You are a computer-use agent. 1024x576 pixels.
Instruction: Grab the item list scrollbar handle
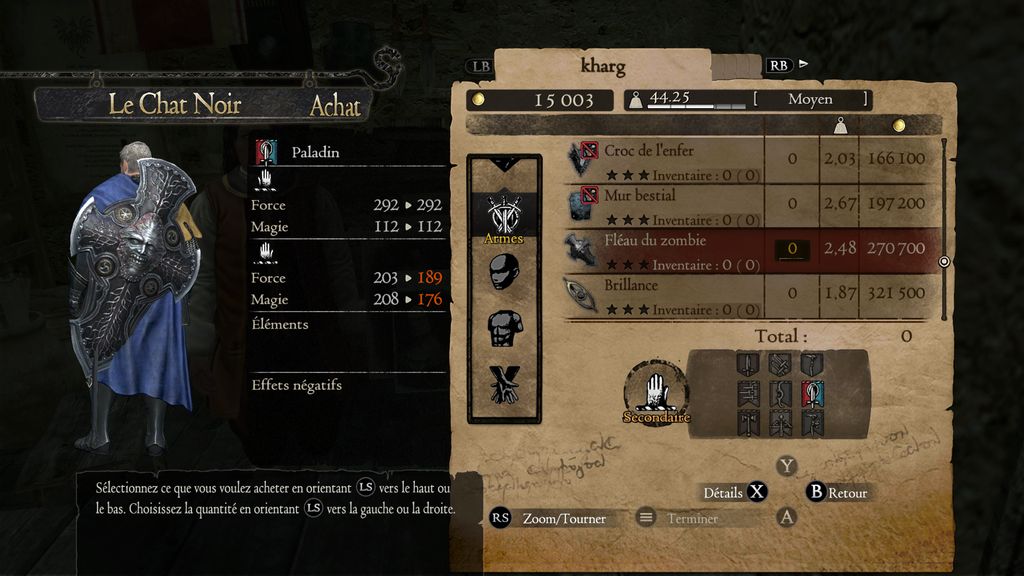pyautogui.click(x=944, y=262)
